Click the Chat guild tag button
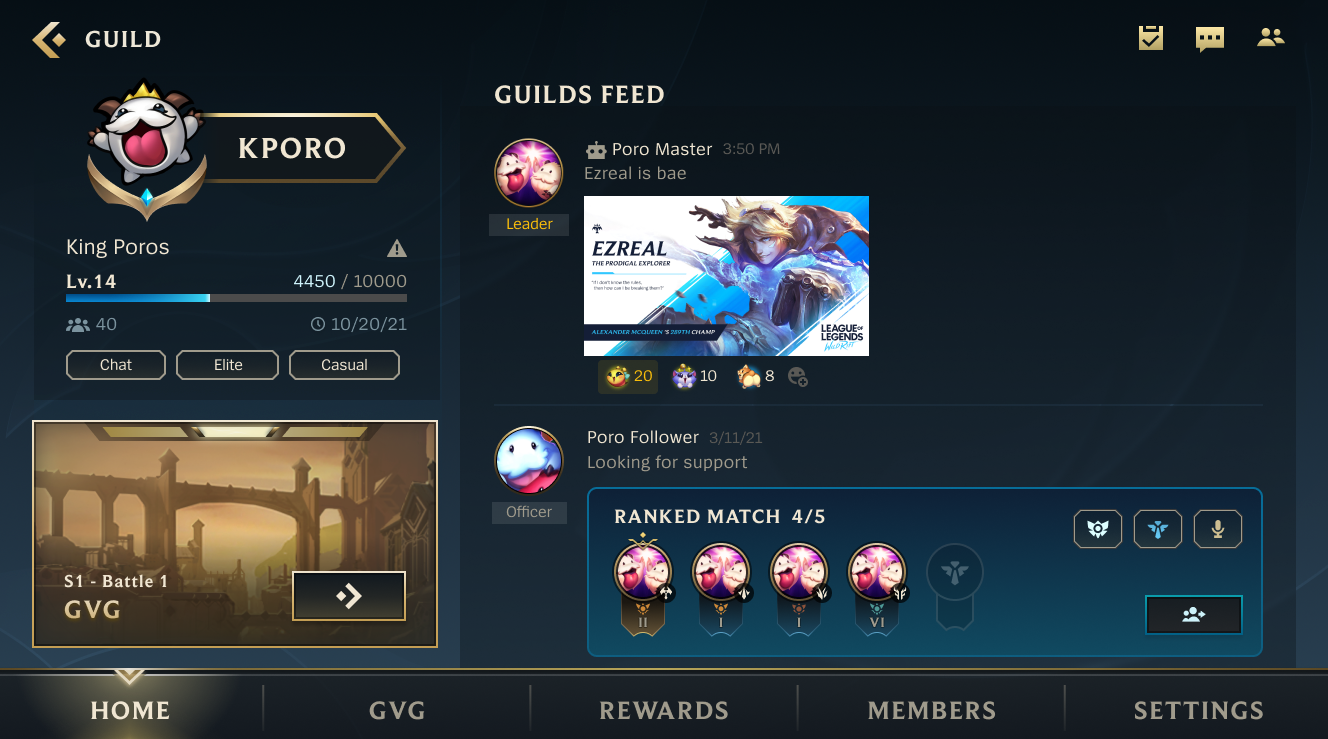Image resolution: width=1328 pixels, height=739 pixels. [x=115, y=364]
